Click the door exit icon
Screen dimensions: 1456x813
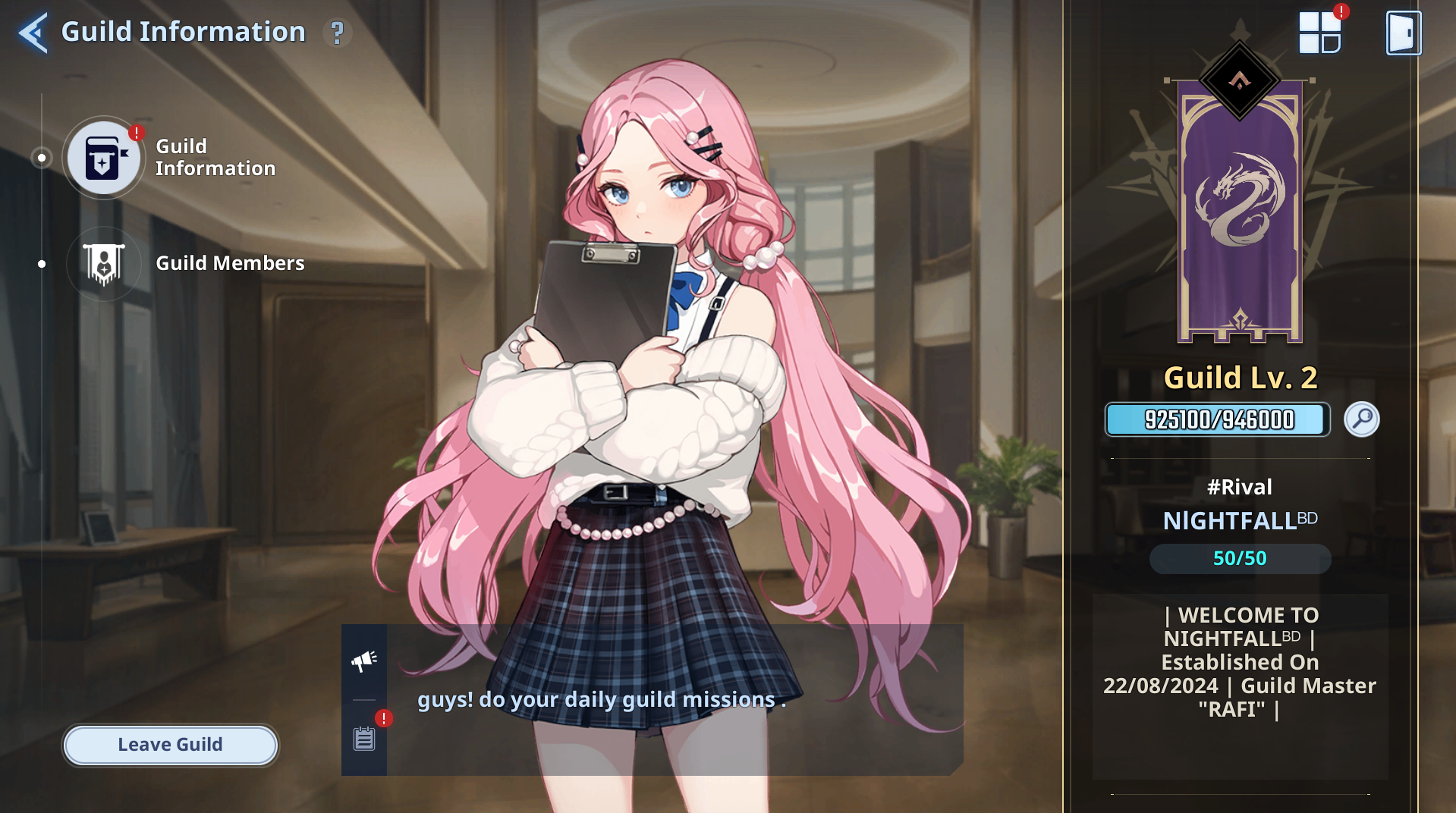(x=1403, y=33)
